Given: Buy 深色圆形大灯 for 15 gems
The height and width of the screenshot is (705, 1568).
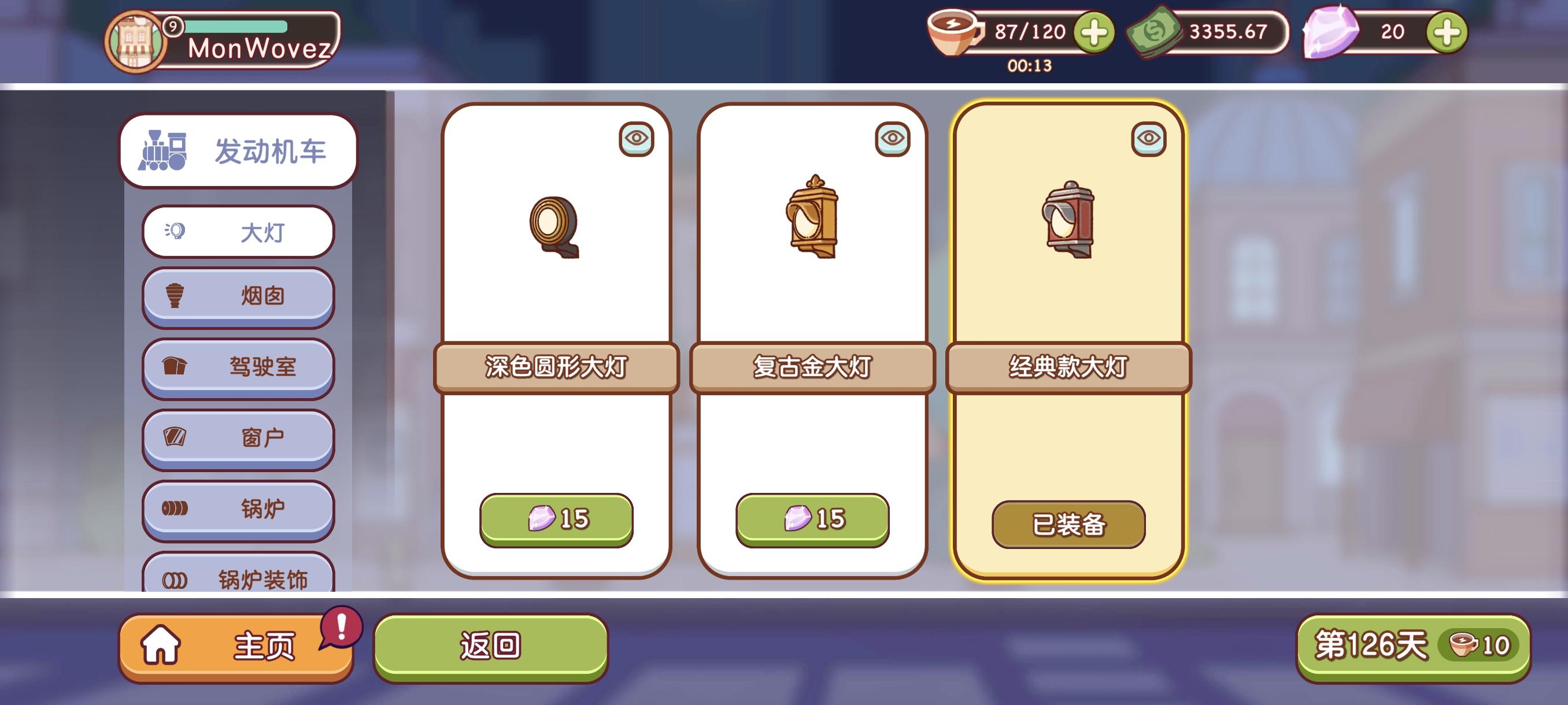Looking at the screenshot, I should click(560, 519).
